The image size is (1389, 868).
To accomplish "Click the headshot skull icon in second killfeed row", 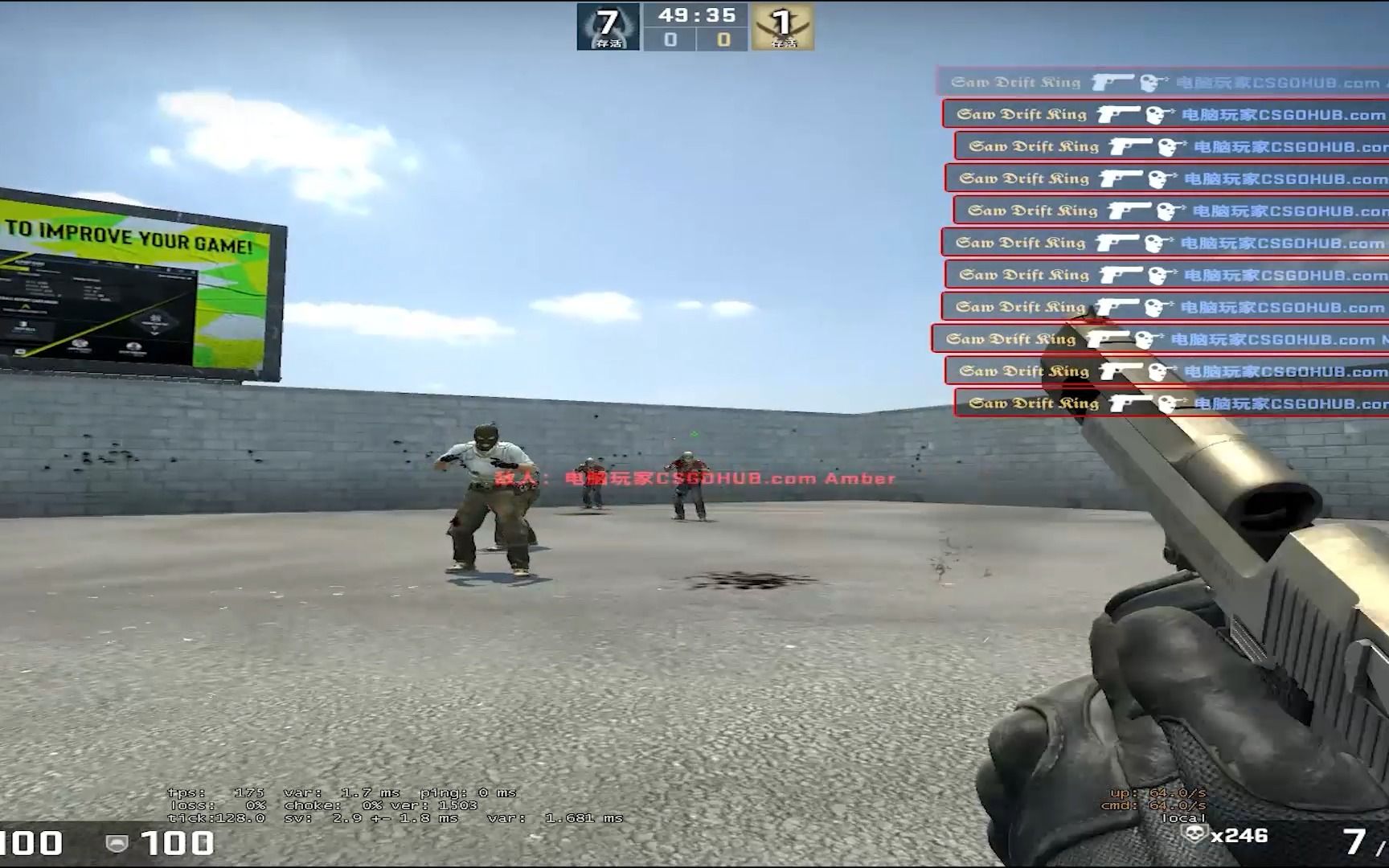I will pos(1162,114).
